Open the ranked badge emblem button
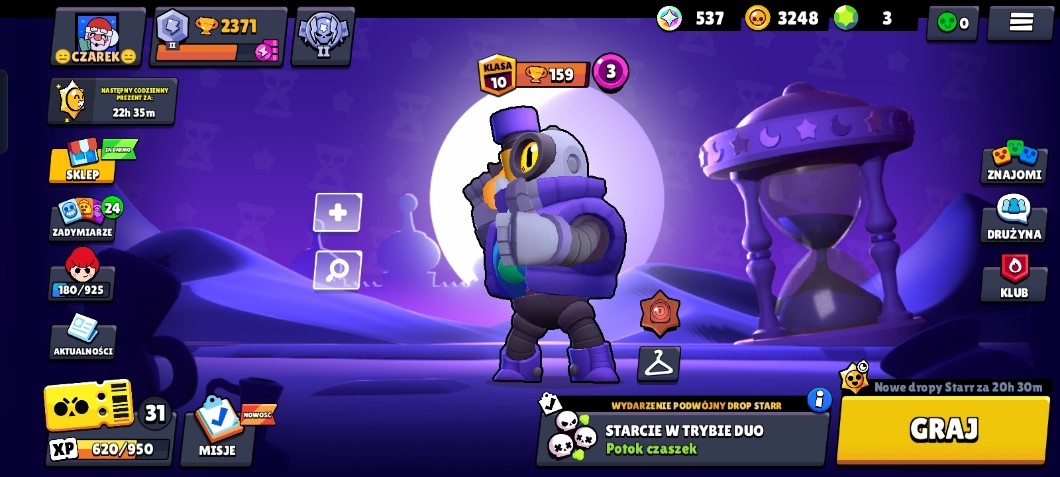This screenshot has height=477, width=1060. point(322,37)
